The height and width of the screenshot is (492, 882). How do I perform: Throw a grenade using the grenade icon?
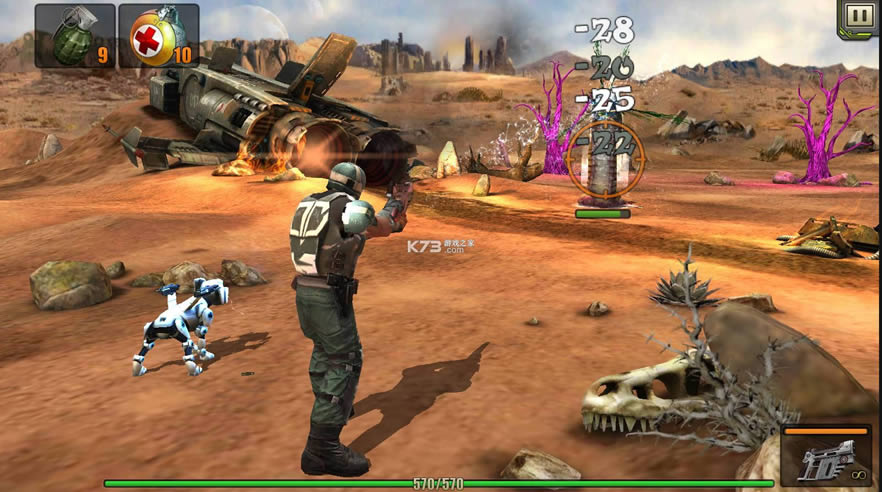point(75,35)
